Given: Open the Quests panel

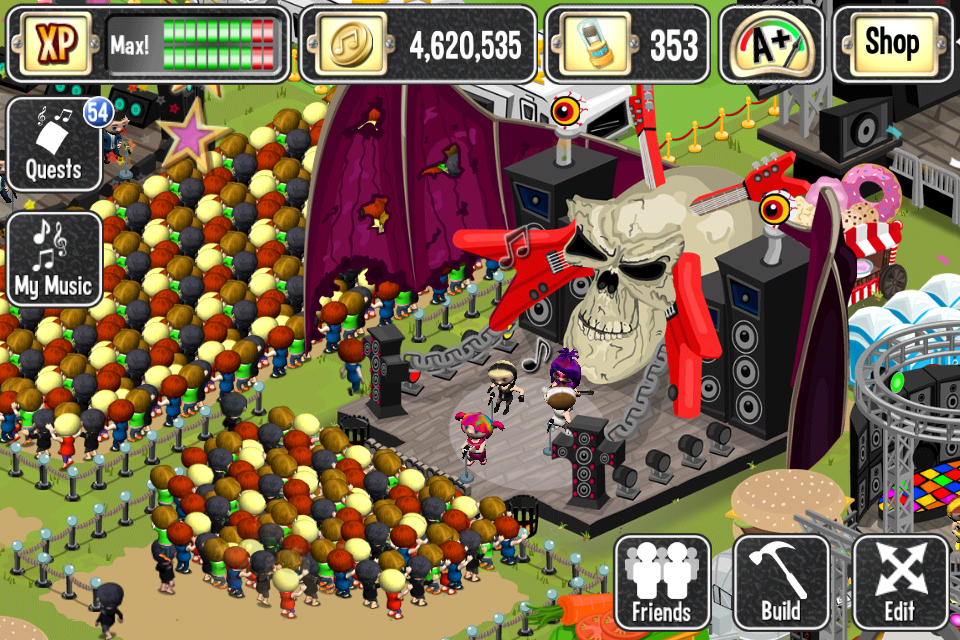Looking at the screenshot, I should pos(54,145).
